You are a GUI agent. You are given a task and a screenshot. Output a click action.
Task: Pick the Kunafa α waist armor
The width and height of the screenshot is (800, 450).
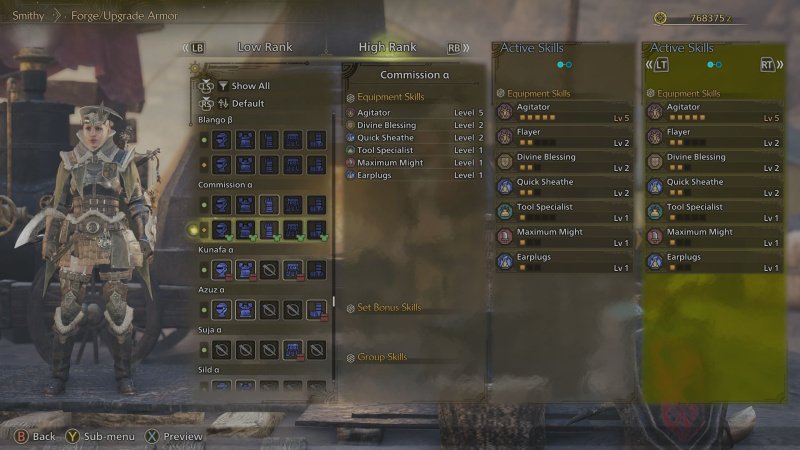(x=292, y=269)
